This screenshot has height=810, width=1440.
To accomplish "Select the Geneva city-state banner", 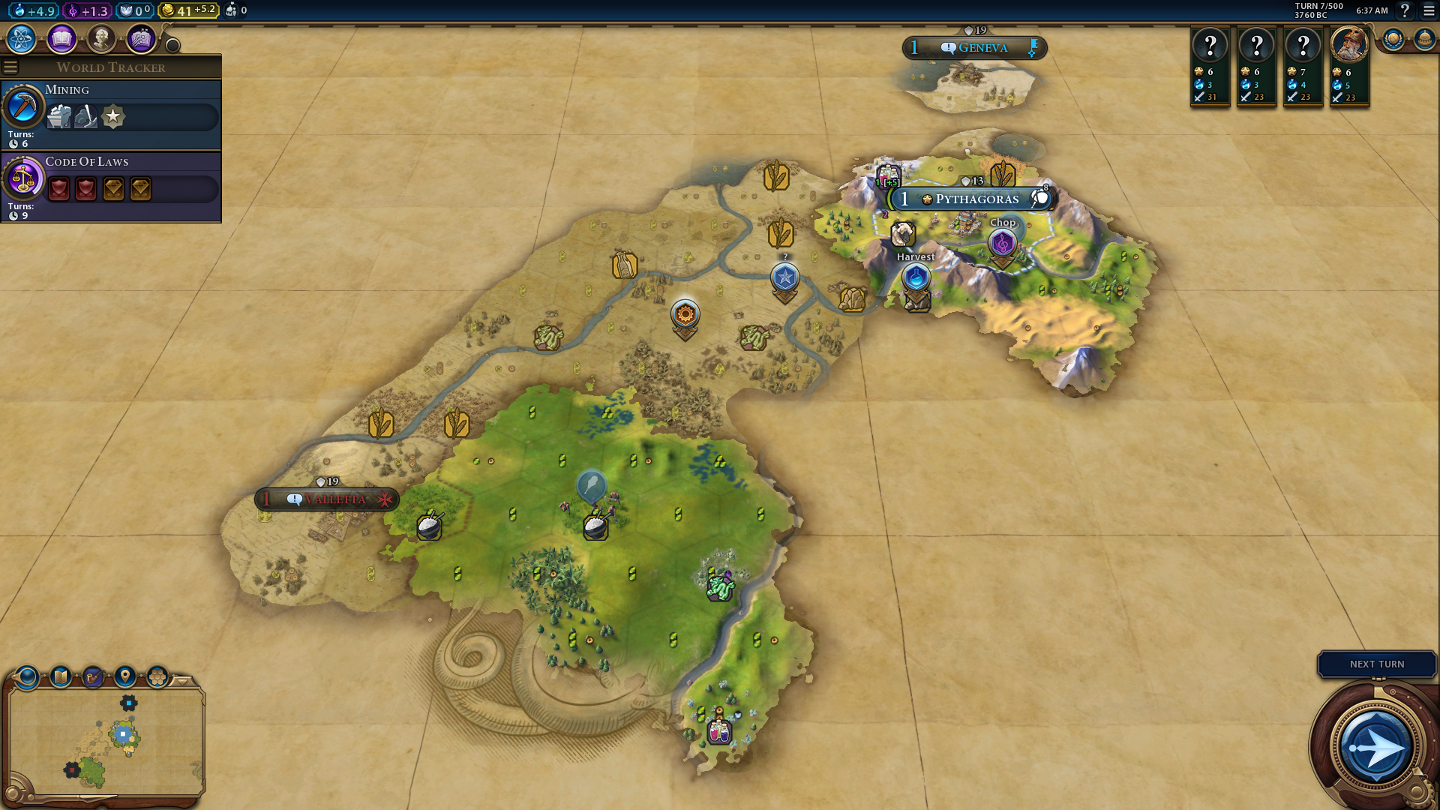I will pos(974,48).
